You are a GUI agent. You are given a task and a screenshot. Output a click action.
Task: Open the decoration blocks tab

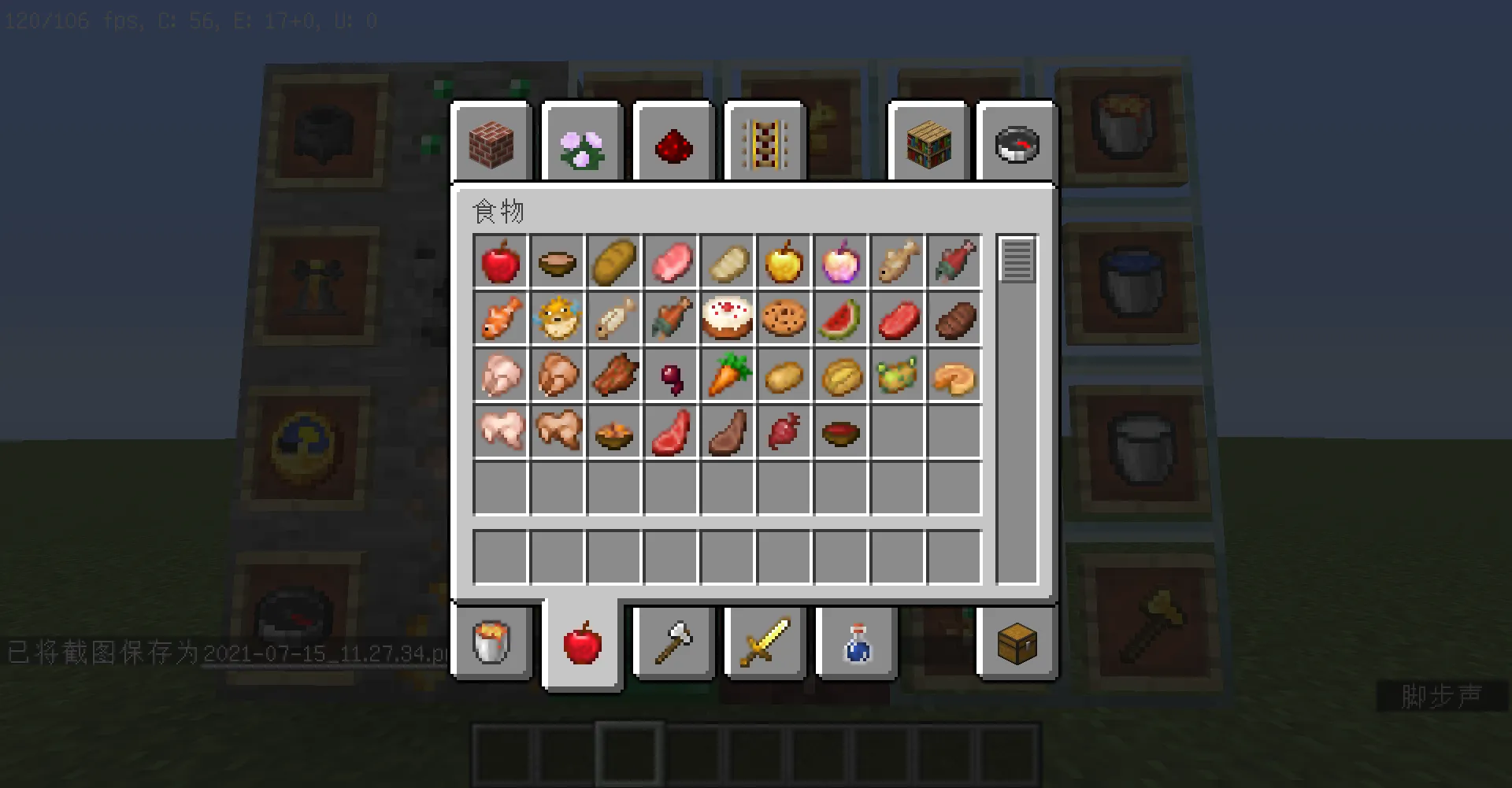[583, 142]
